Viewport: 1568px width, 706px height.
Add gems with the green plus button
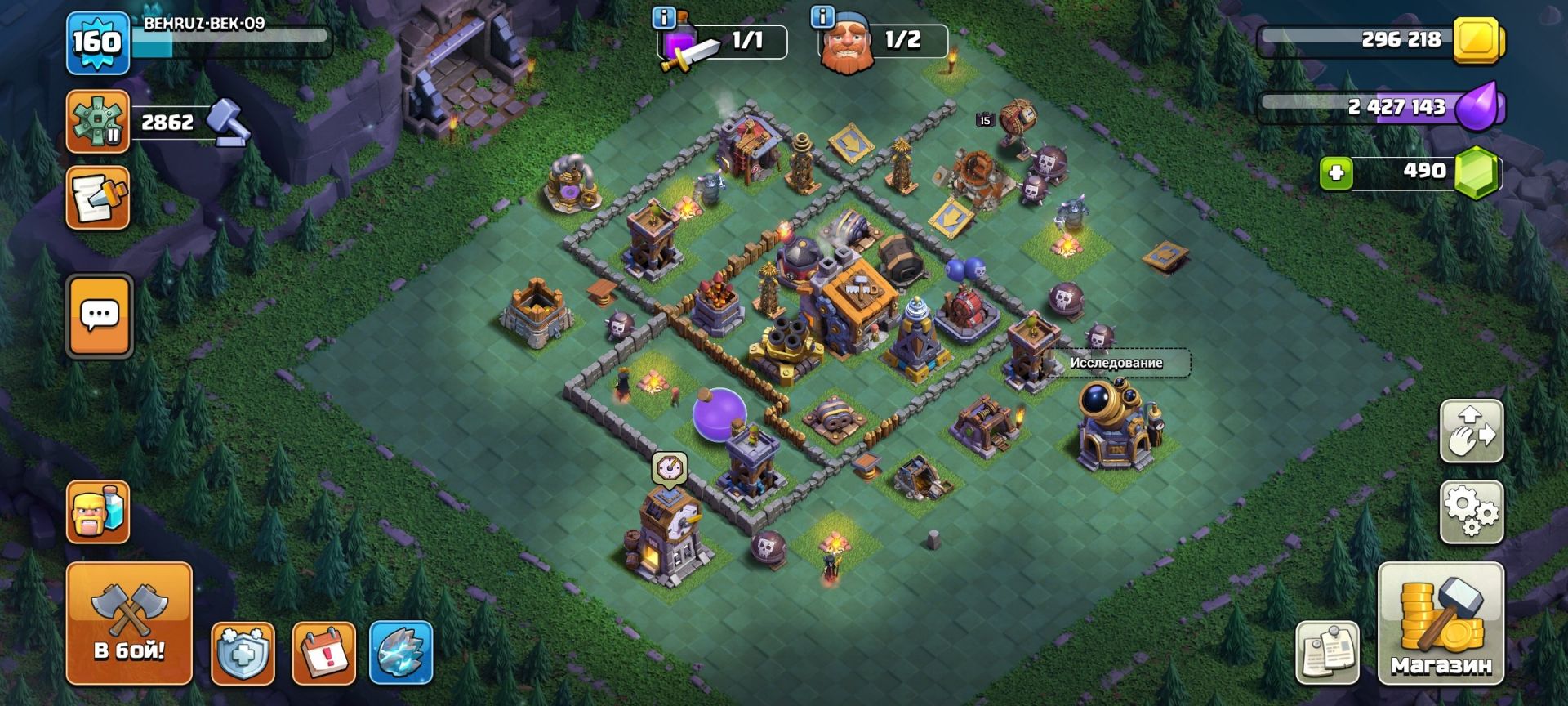coord(1336,173)
